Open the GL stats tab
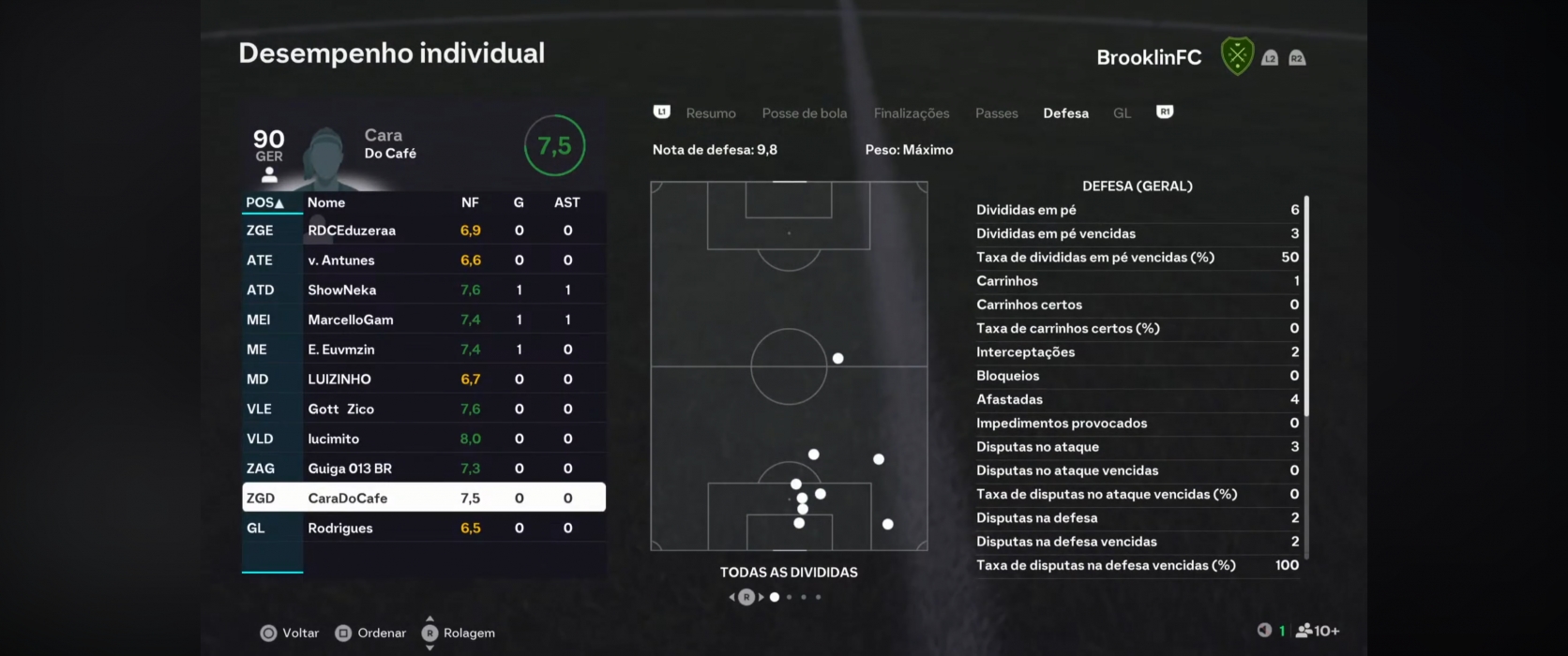1568x656 pixels. (1122, 113)
